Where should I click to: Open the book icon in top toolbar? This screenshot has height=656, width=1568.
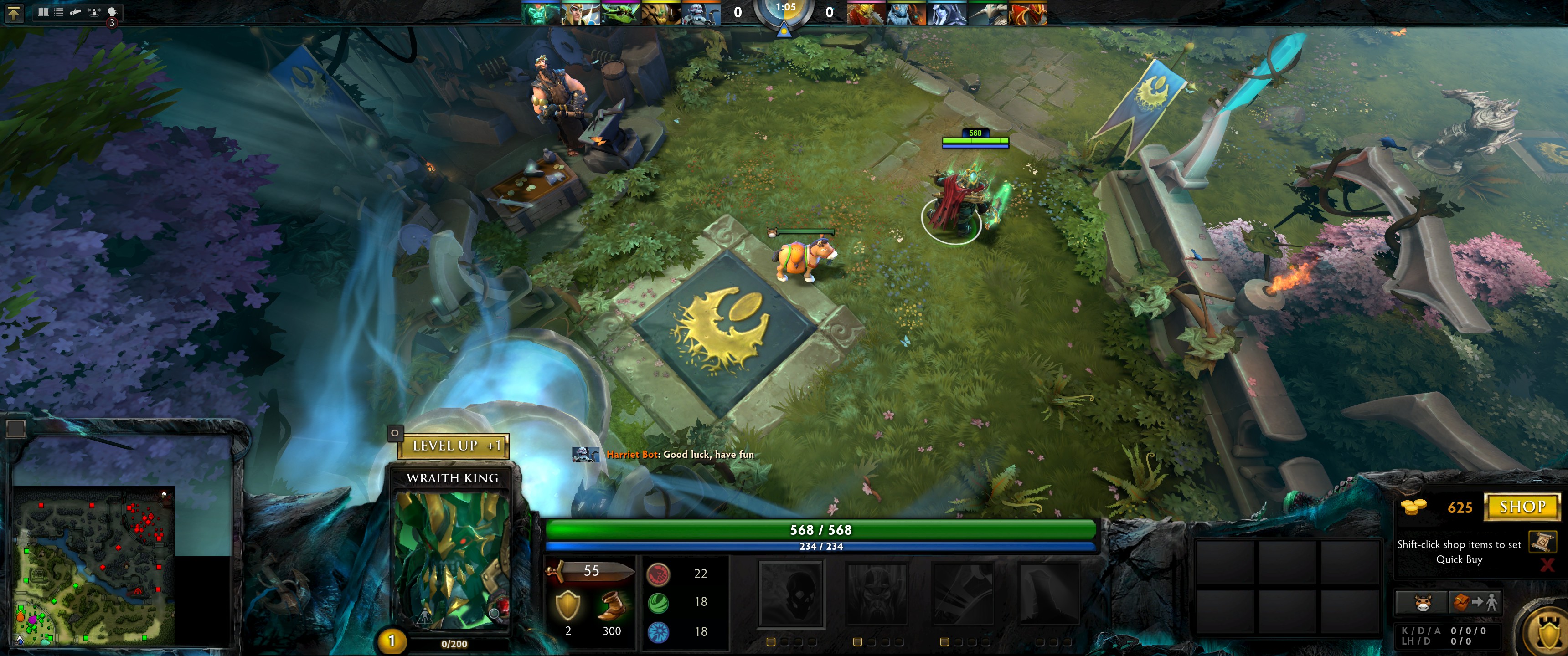point(43,11)
